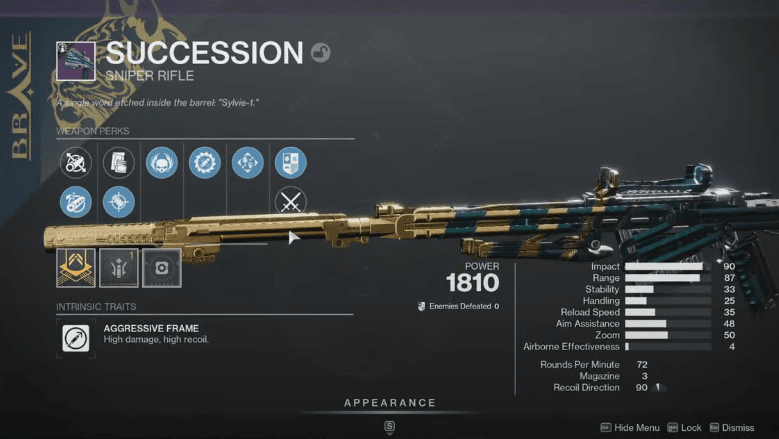Choose the stacked rounds magazine perk
Screen dimensions: 779x439
pyautogui.click(x=119, y=162)
